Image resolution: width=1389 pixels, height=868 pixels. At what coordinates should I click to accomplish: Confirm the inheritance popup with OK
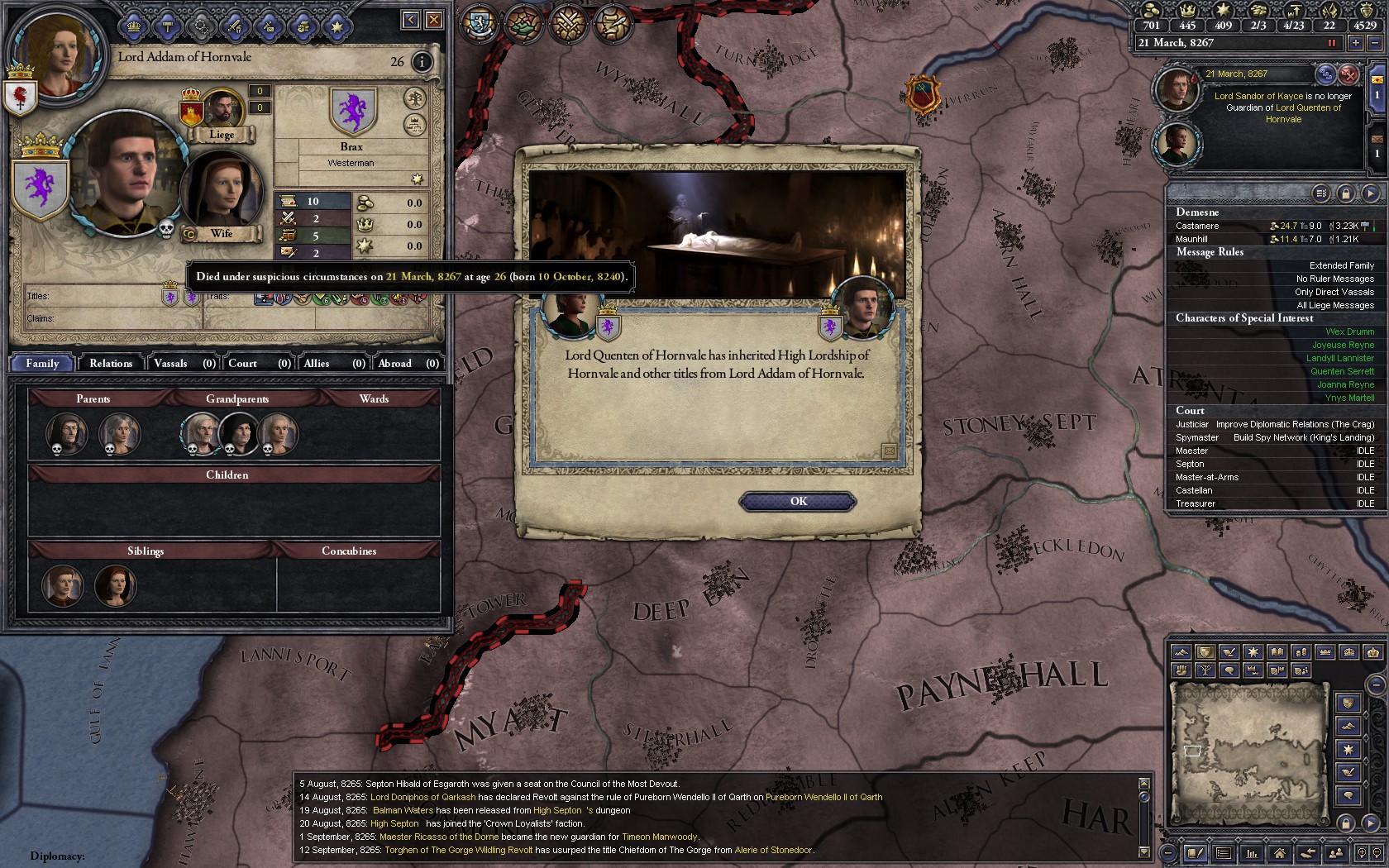pos(798,502)
